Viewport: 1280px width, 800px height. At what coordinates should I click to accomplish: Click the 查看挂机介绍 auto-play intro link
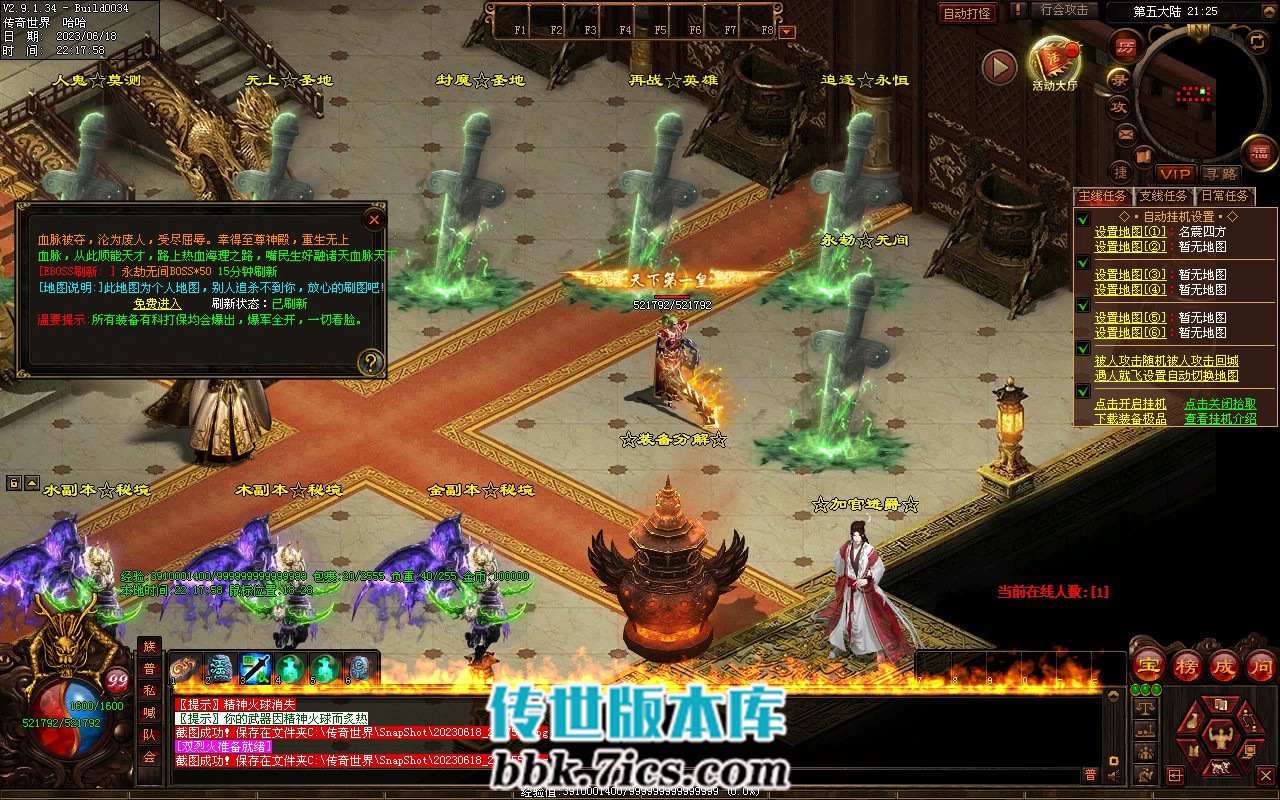(x=1220, y=419)
